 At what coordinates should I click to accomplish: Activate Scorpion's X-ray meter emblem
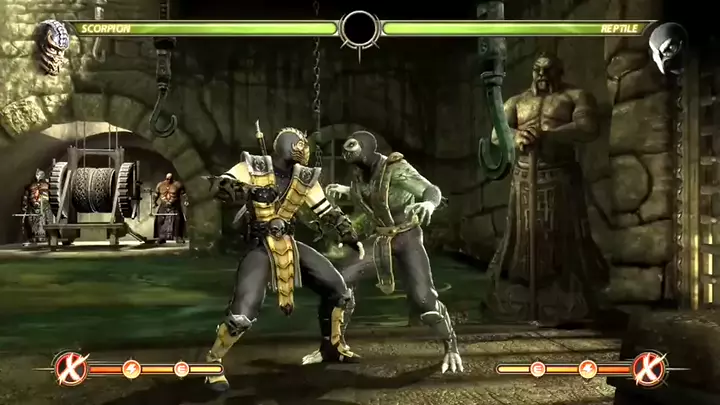68,369
